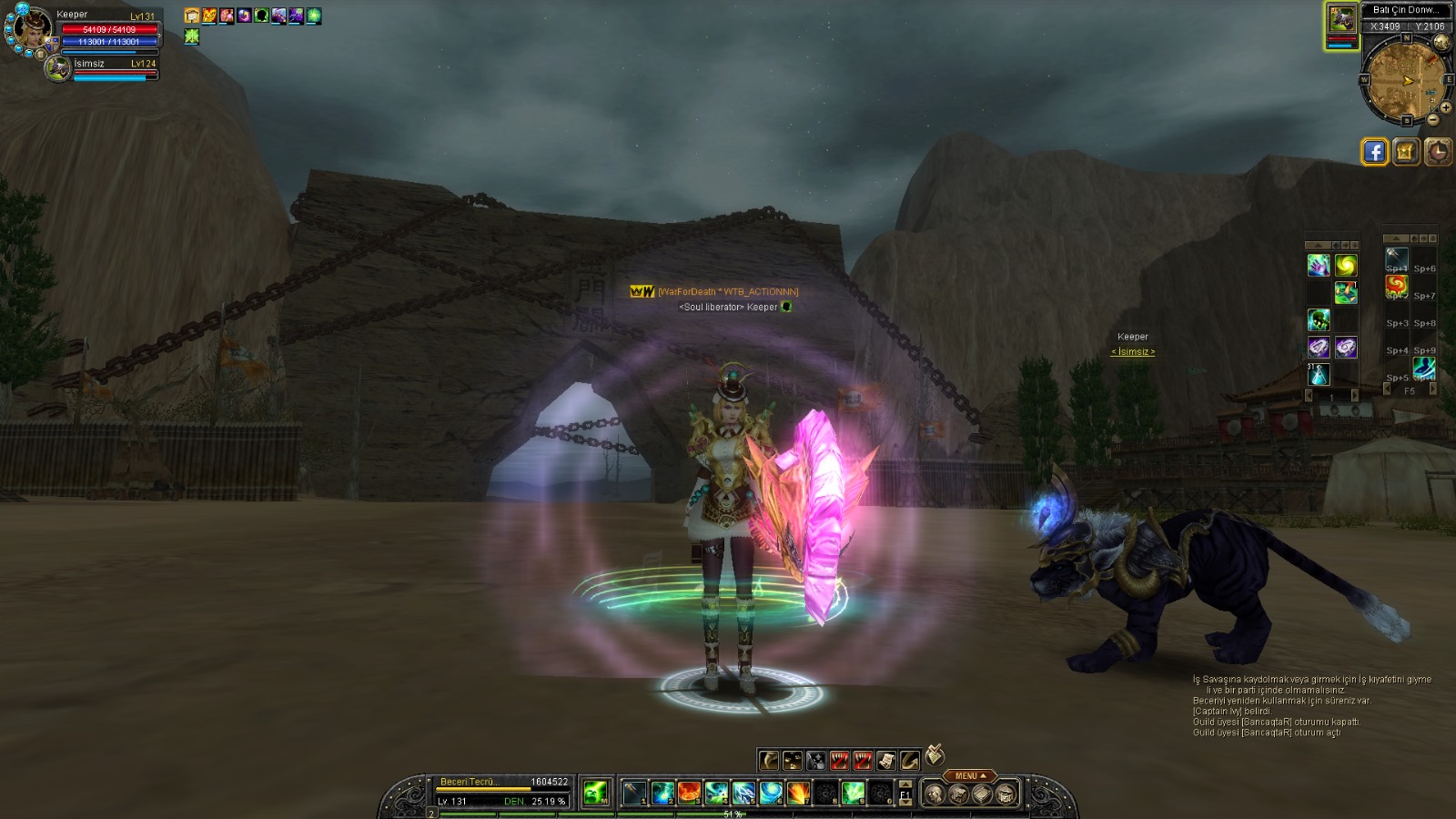1456x819 pixels.
Task: Select the scroll icon in pet action bar
Action: point(885,760)
